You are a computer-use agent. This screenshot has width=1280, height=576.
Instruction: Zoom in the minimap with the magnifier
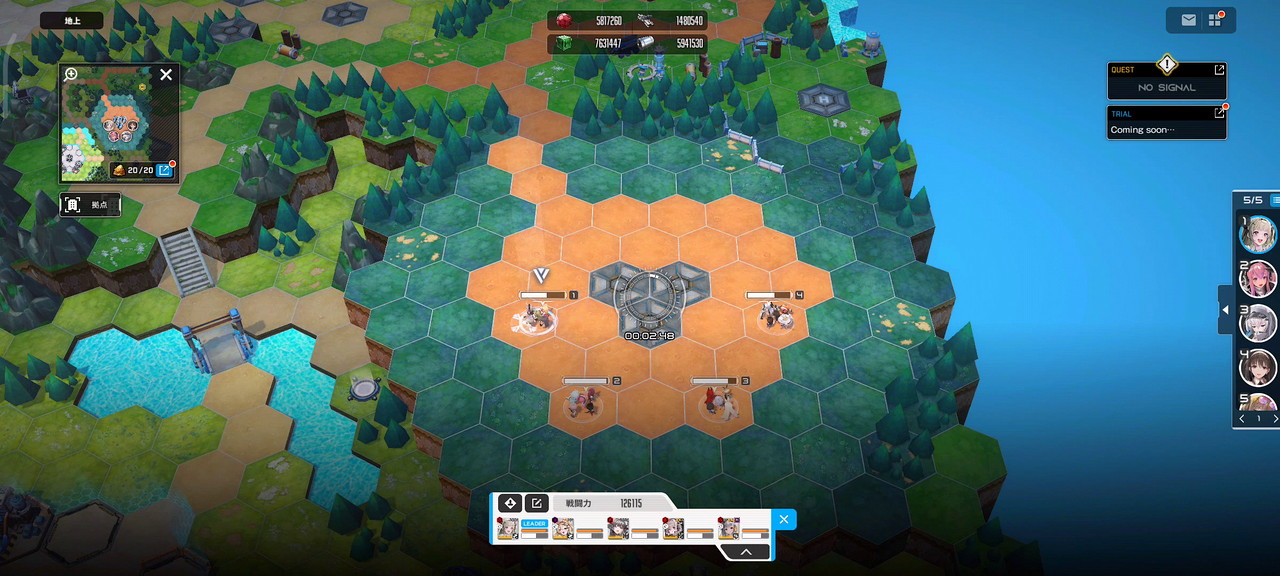tap(71, 74)
